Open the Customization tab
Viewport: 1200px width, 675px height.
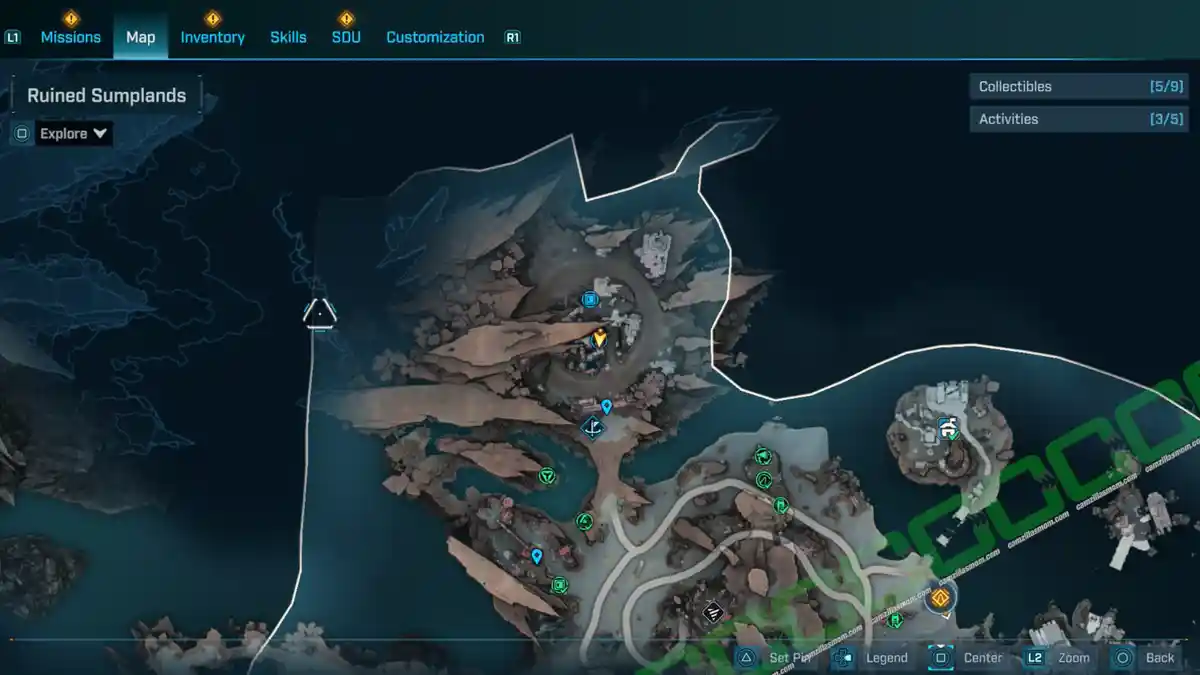435,37
